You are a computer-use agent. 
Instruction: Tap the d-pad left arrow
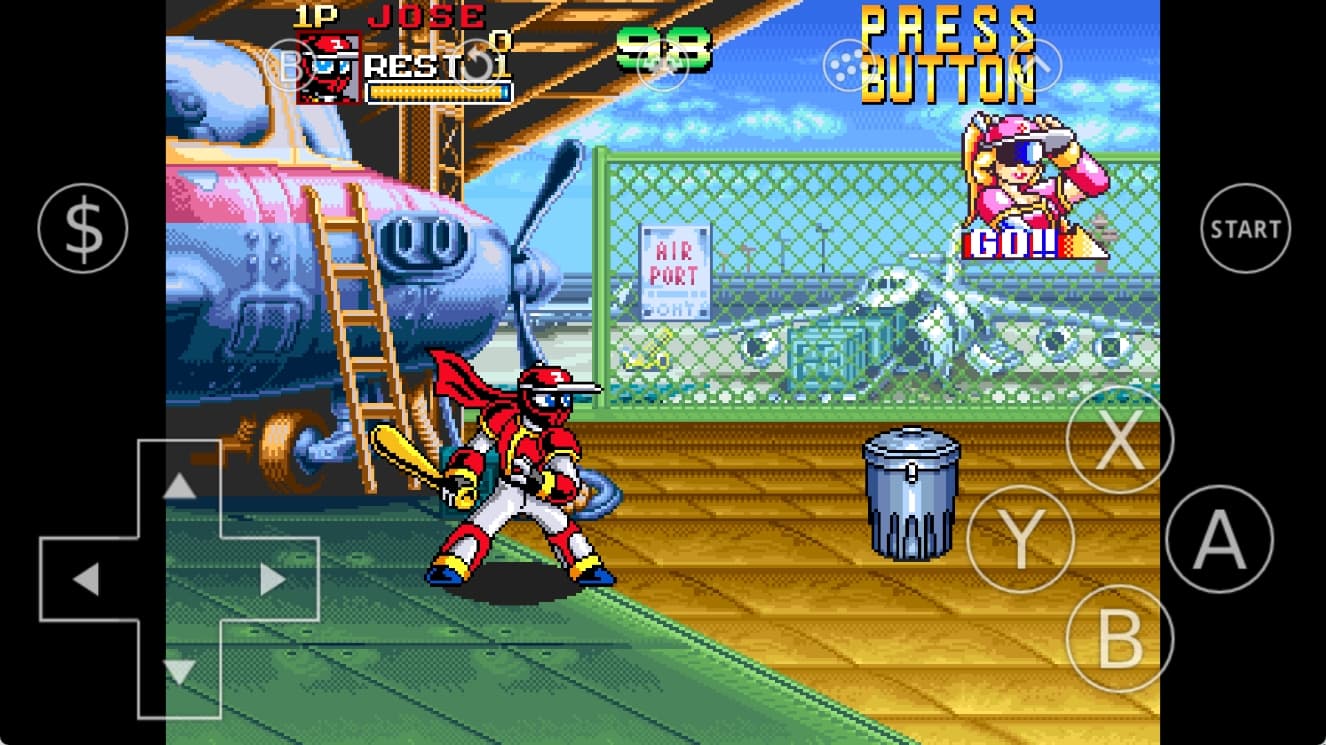(x=86, y=579)
